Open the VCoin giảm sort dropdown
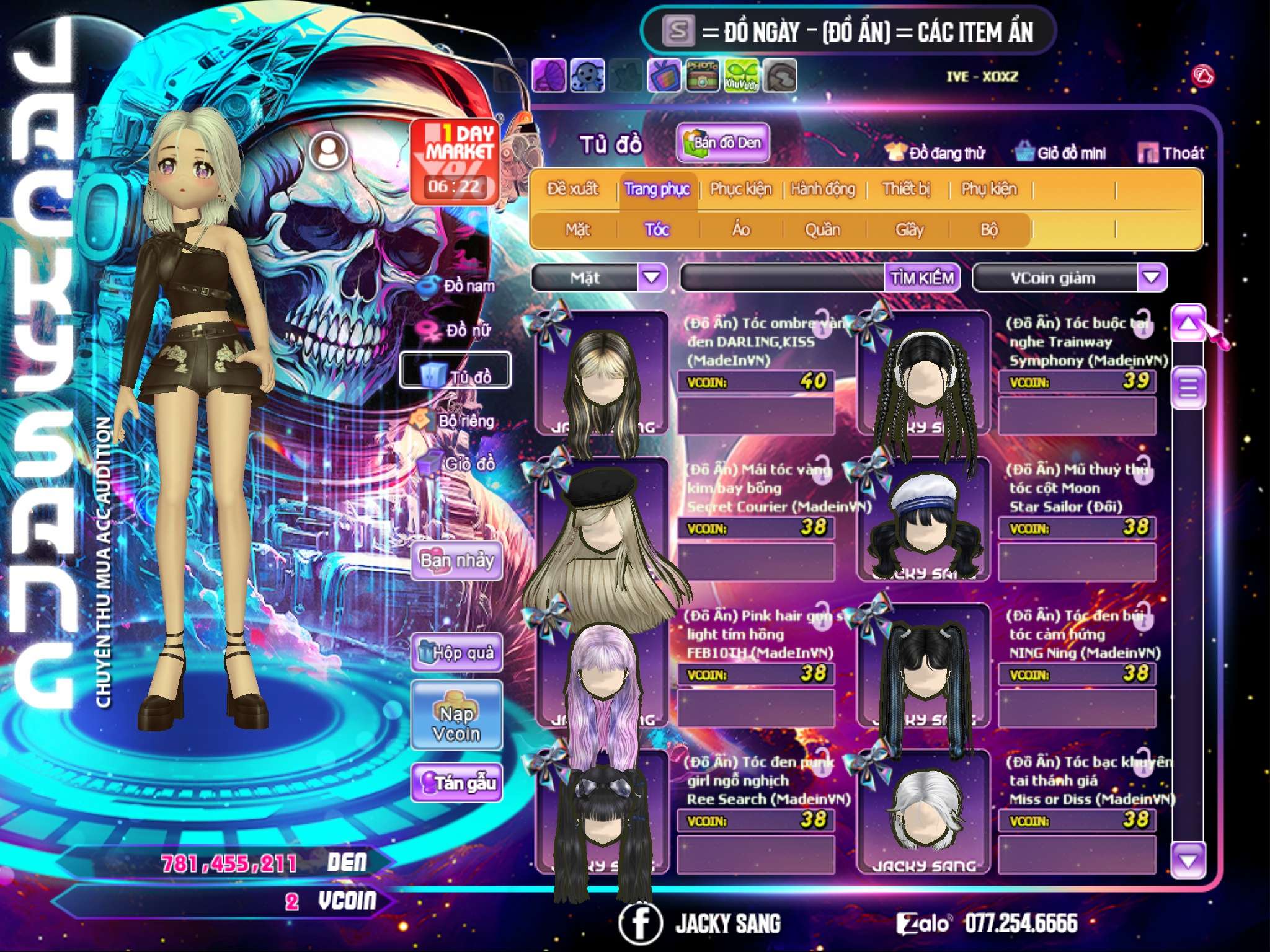1270x952 pixels. 1152,278
